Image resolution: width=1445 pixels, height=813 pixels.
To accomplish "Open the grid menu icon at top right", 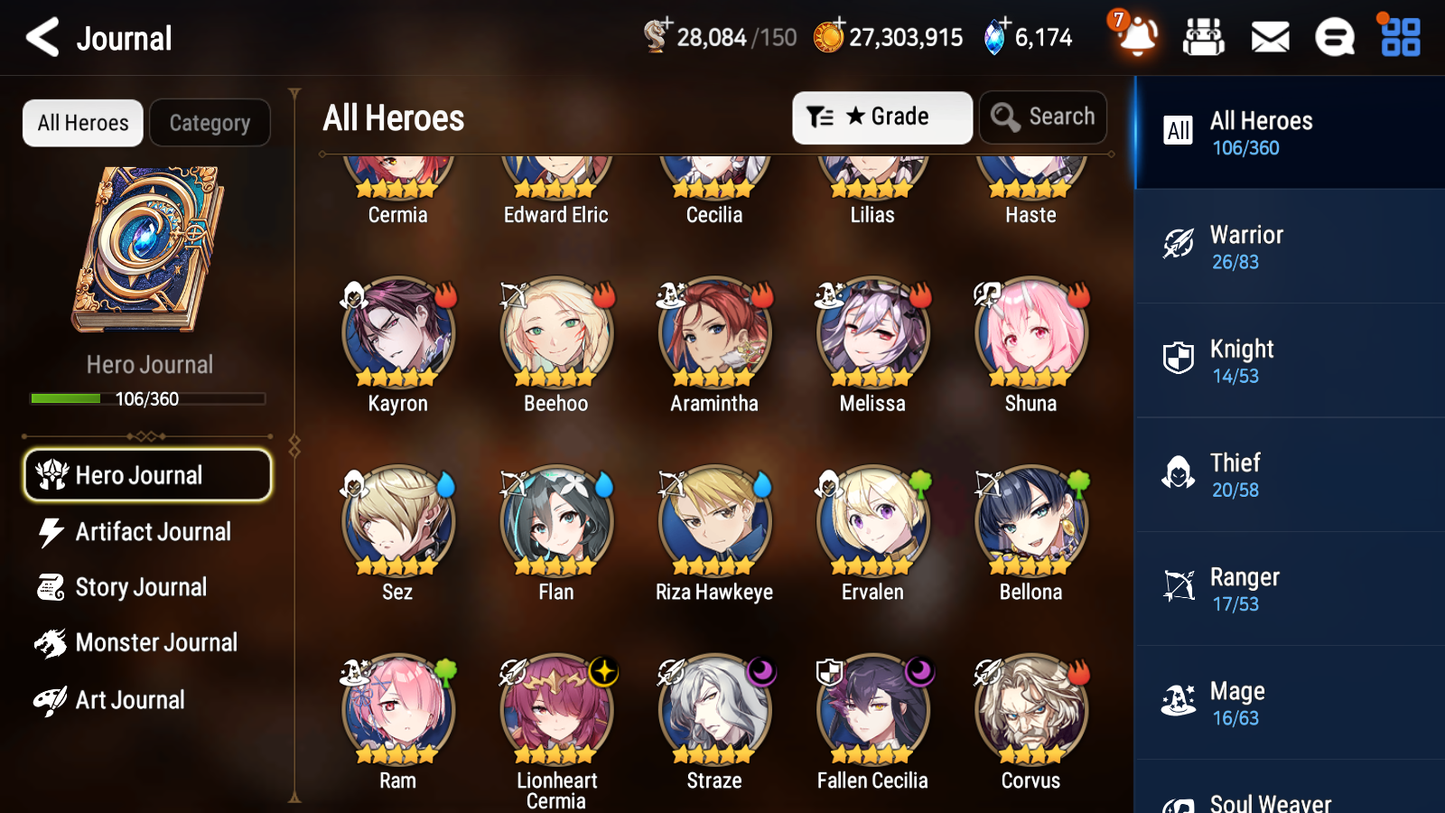I will (x=1398, y=36).
